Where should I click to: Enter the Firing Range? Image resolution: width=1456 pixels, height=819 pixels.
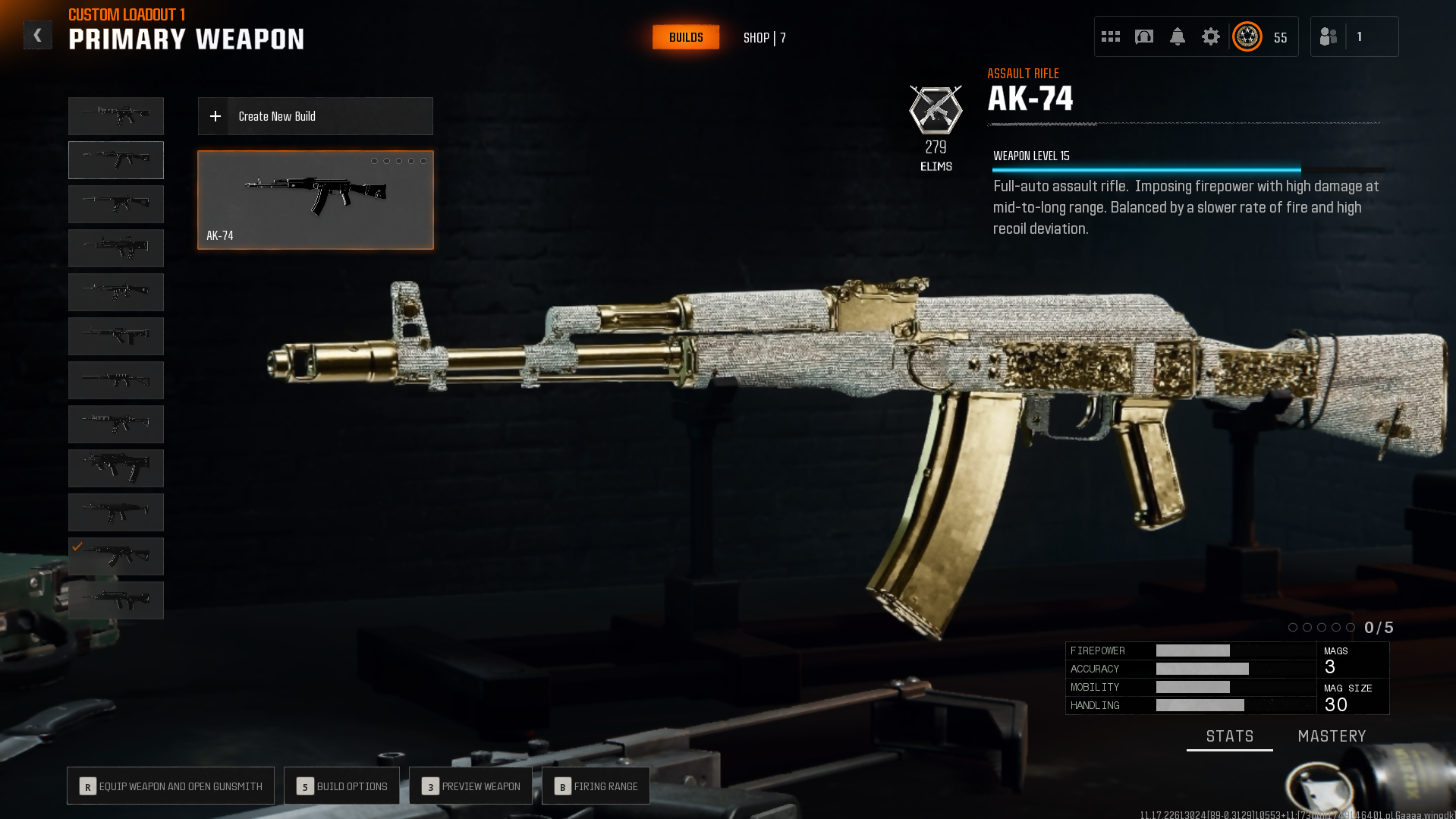click(x=596, y=786)
